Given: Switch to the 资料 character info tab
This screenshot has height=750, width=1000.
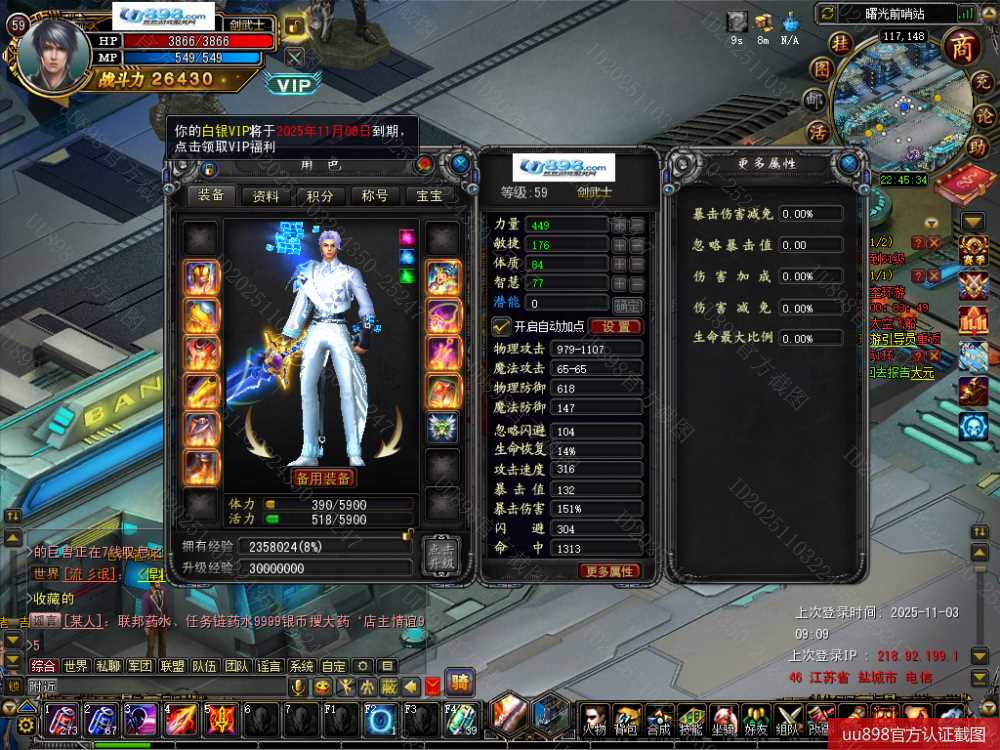Looking at the screenshot, I should [265, 196].
